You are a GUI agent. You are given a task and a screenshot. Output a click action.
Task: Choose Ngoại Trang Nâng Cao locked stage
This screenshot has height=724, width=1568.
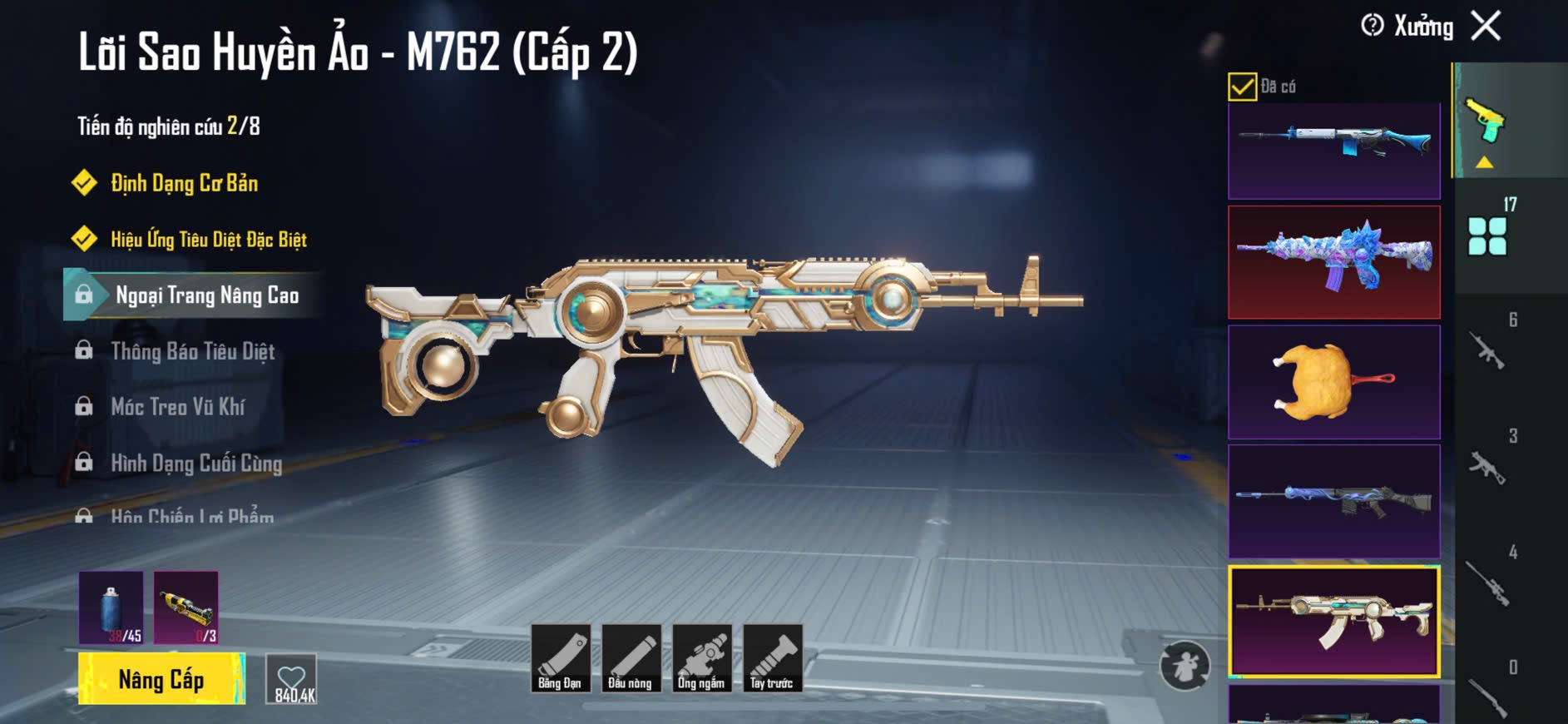pos(206,295)
